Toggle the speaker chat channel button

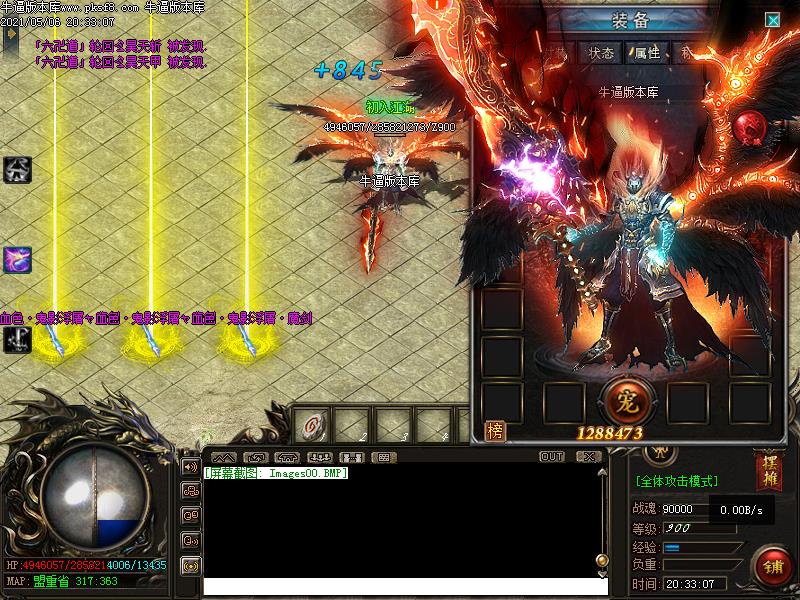pos(190,465)
